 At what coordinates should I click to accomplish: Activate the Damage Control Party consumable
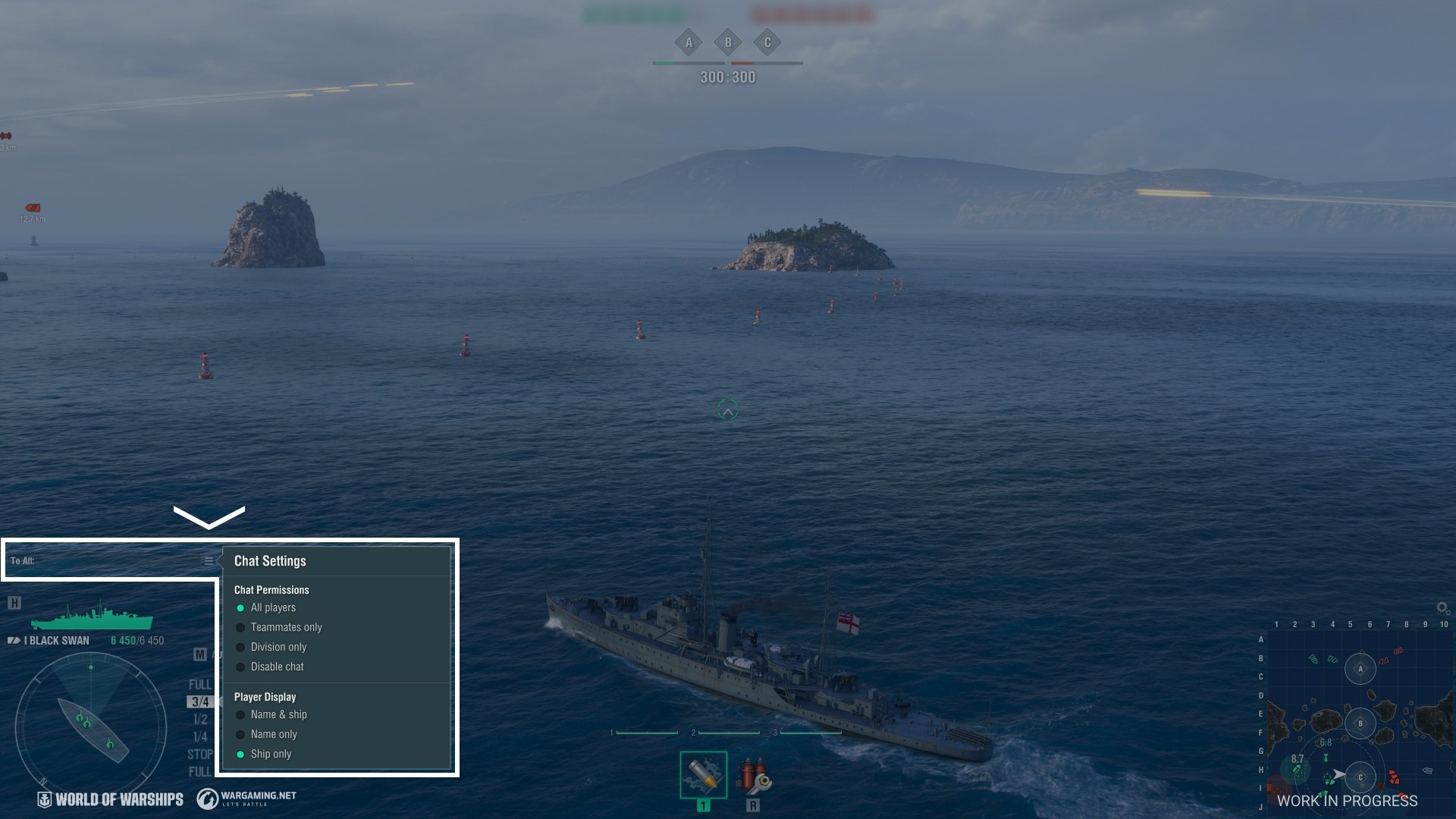(x=753, y=775)
